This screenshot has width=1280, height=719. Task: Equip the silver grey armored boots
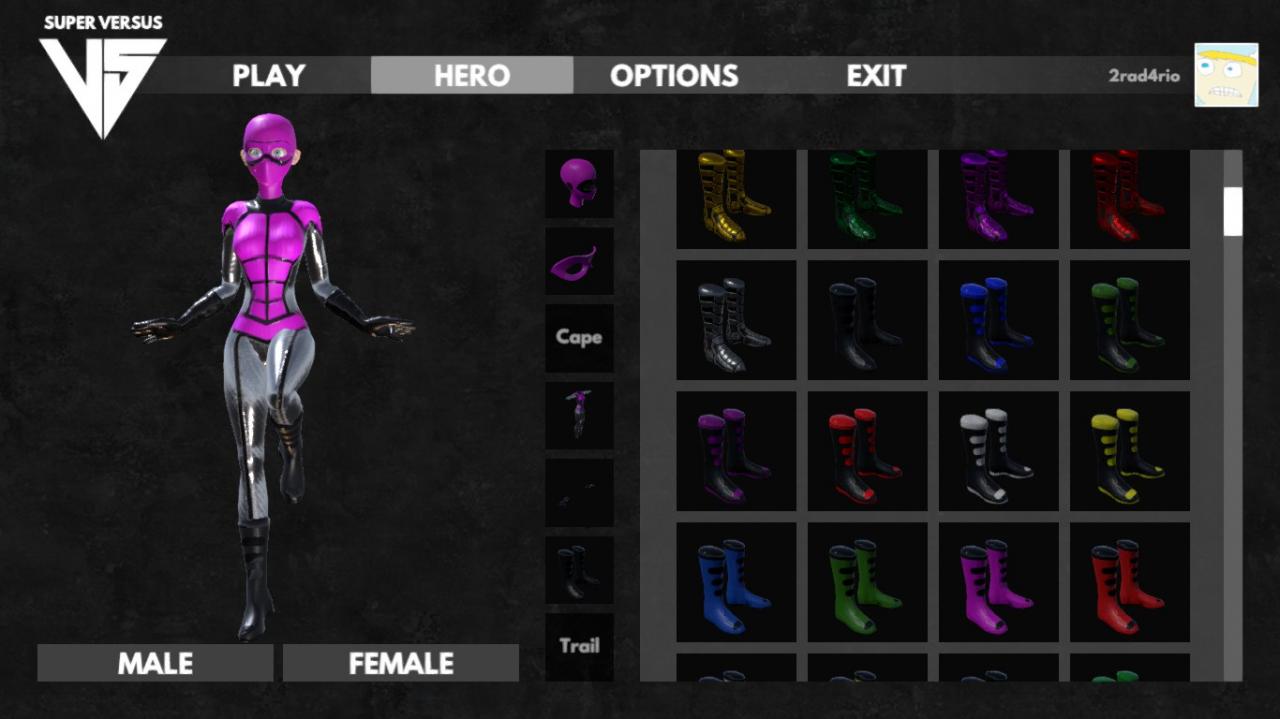736,321
